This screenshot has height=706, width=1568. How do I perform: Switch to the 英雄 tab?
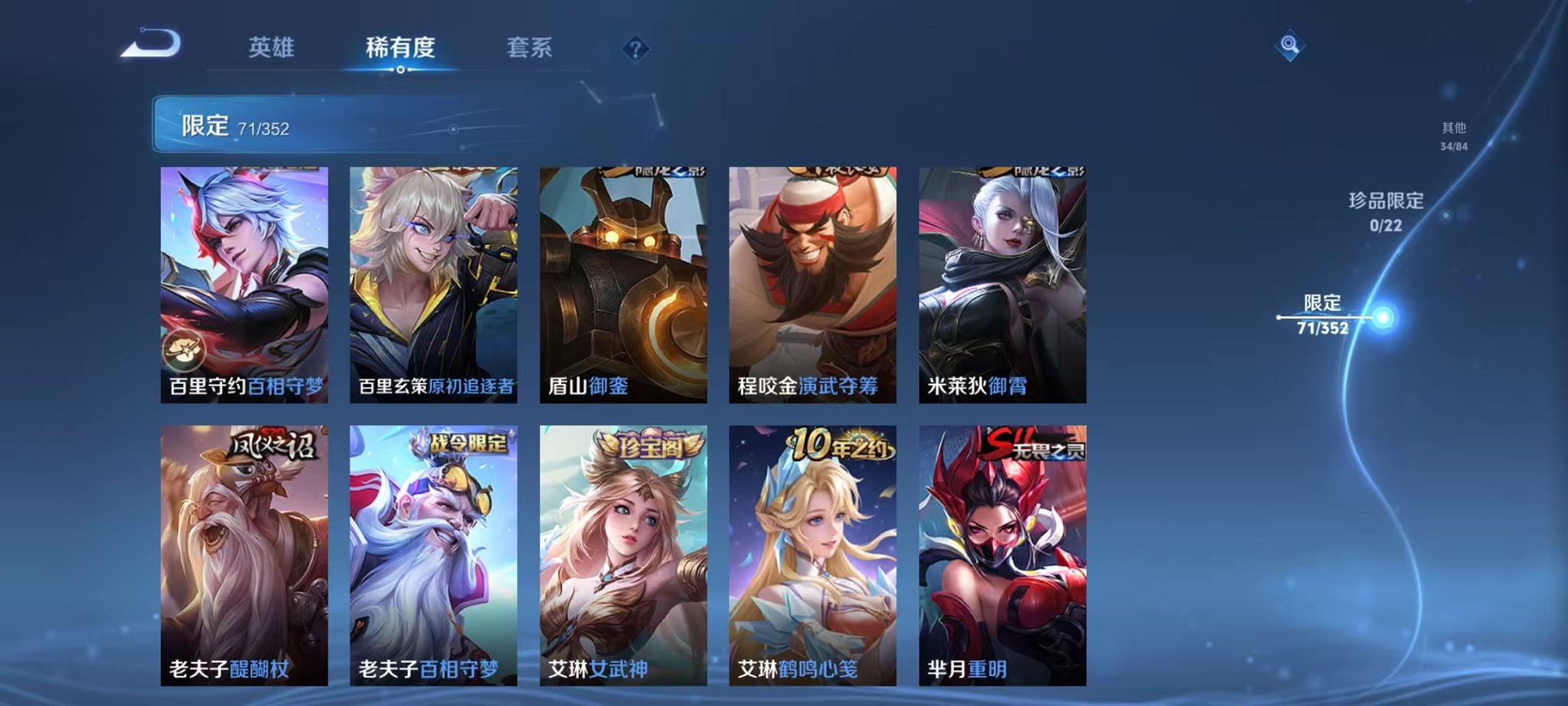(x=270, y=48)
